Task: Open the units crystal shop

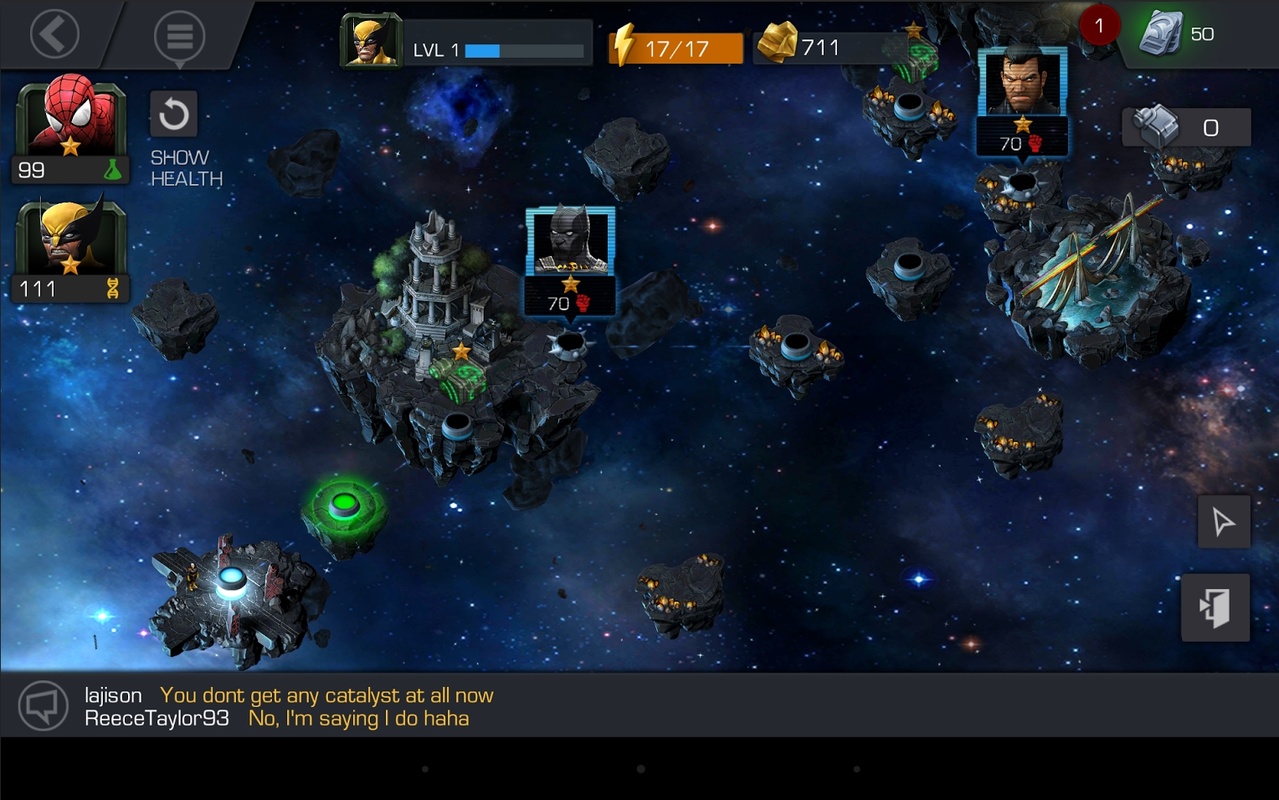Action: (x=1178, y=35)
